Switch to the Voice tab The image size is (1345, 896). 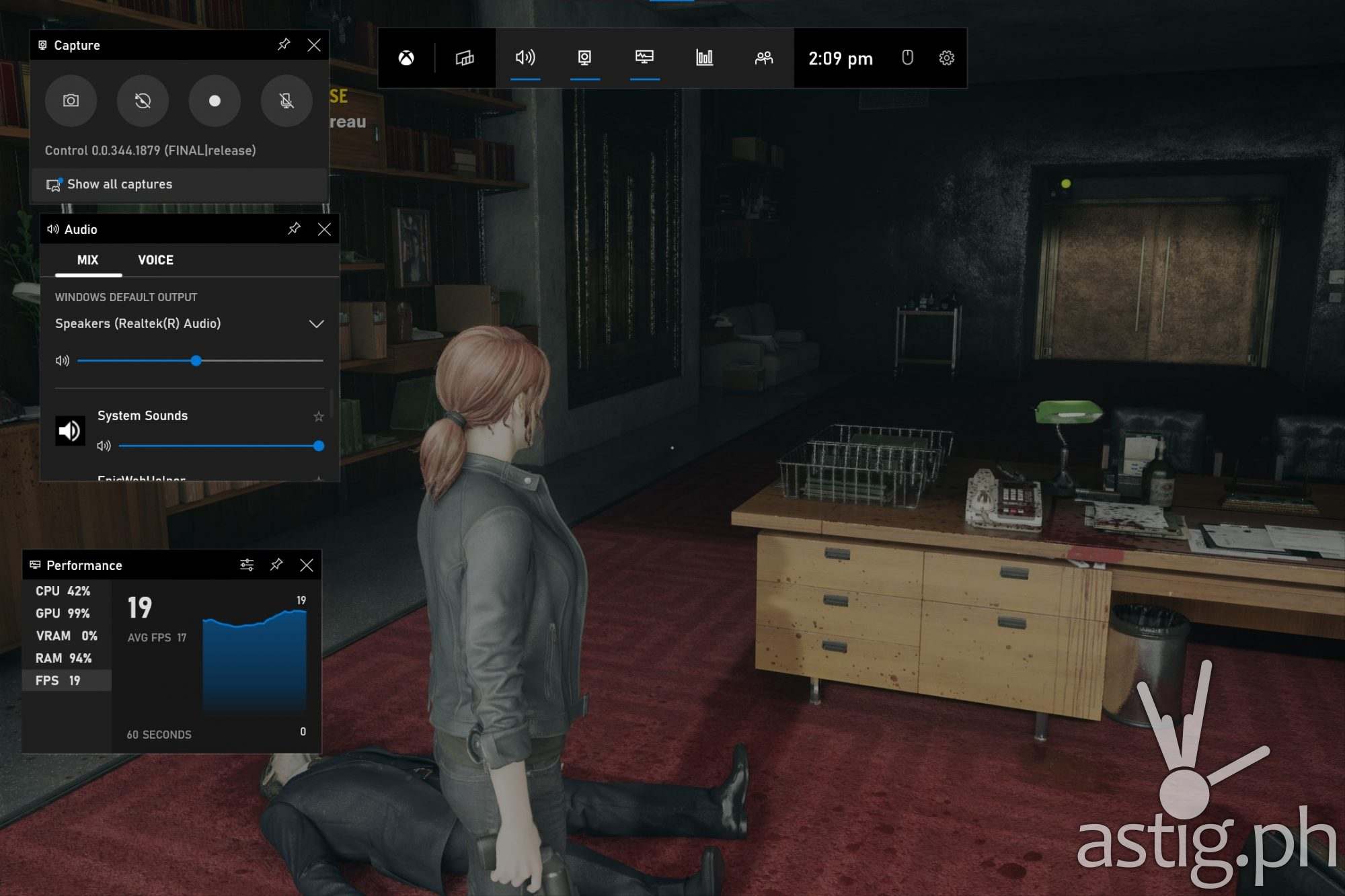155,260
